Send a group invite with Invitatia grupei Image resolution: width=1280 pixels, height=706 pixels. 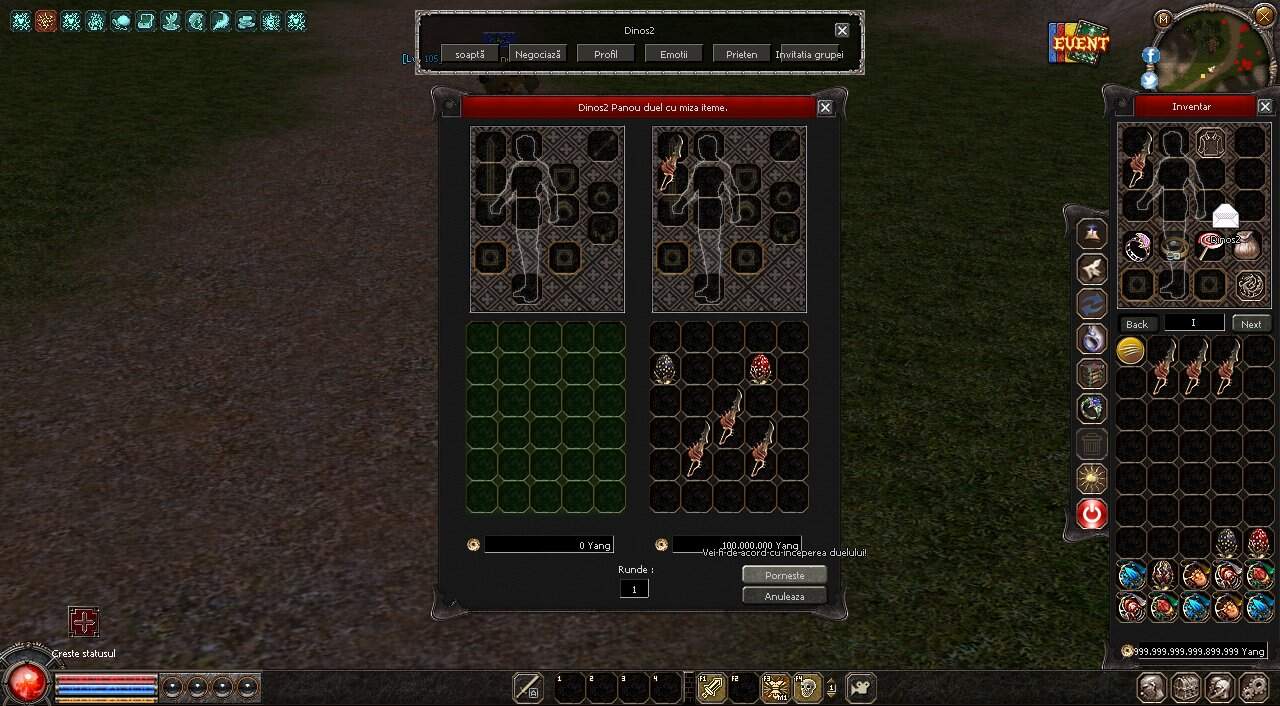pyautogui.click(x=809, y=54)
